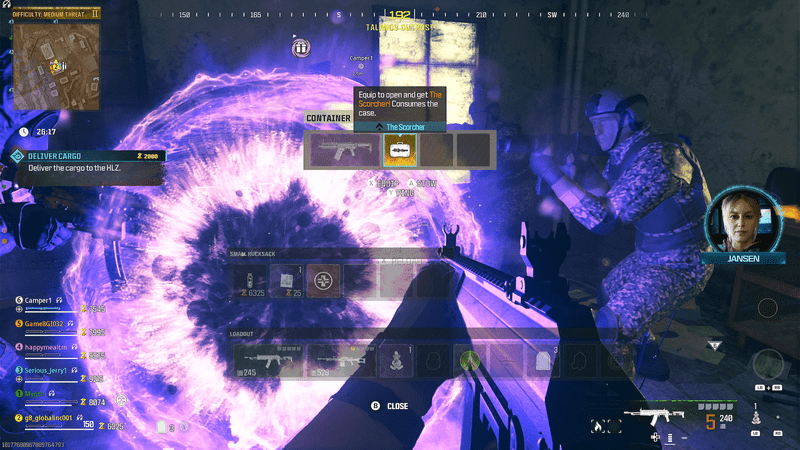View the Deliver Cargo objective tracker
The height and width of the screenshot is (450, 800).
coord(86,162)
